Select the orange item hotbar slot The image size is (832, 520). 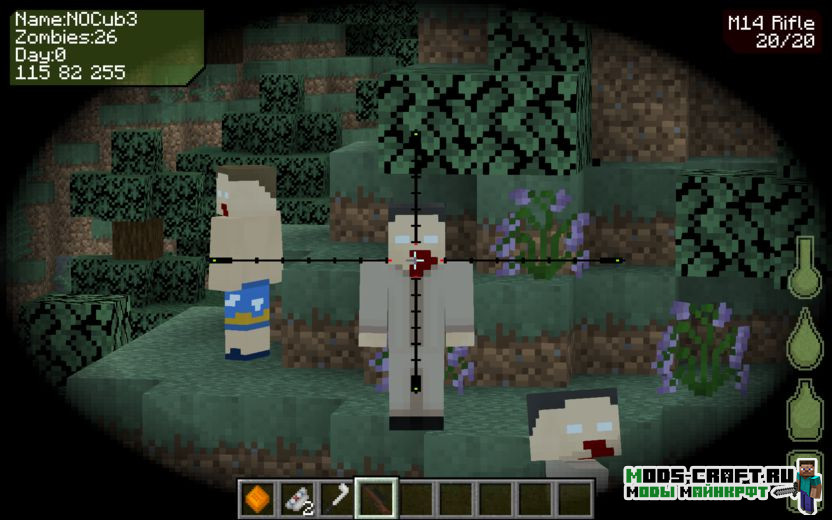pyautogui.click(x=257, y=497)
